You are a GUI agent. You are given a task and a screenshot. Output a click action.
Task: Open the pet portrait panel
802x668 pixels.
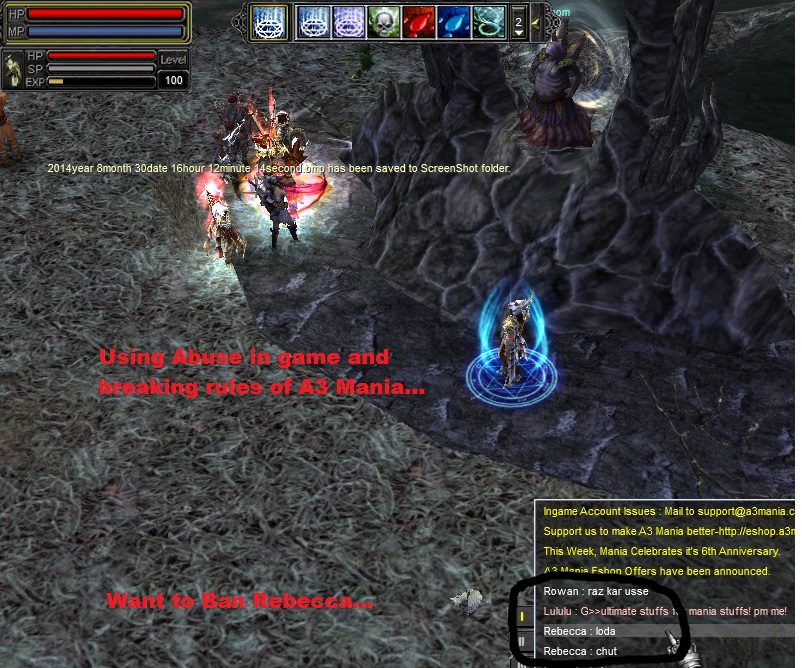14,70
